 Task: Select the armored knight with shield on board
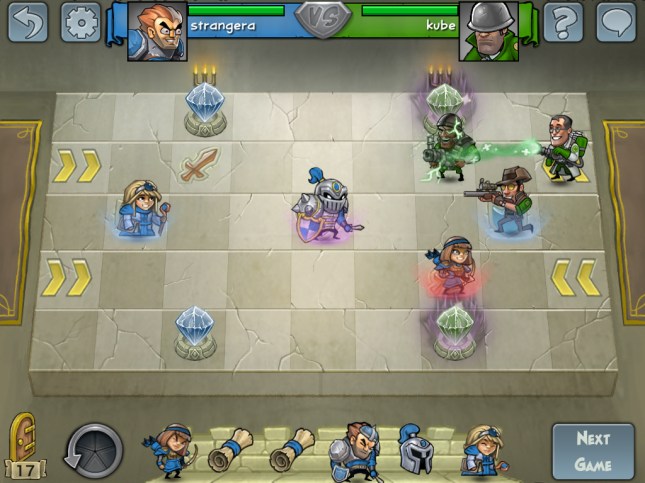click(328, 203)
